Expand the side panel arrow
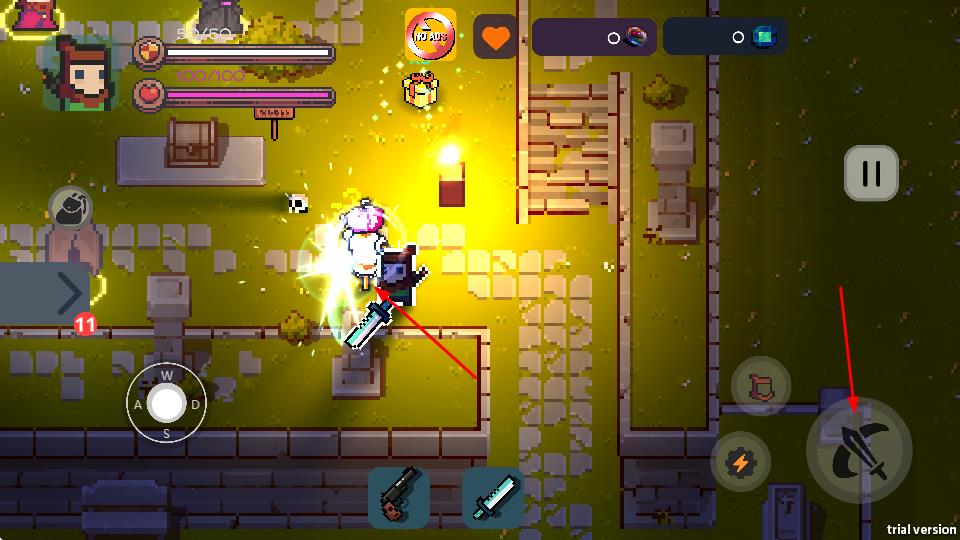 click(68, 294)
